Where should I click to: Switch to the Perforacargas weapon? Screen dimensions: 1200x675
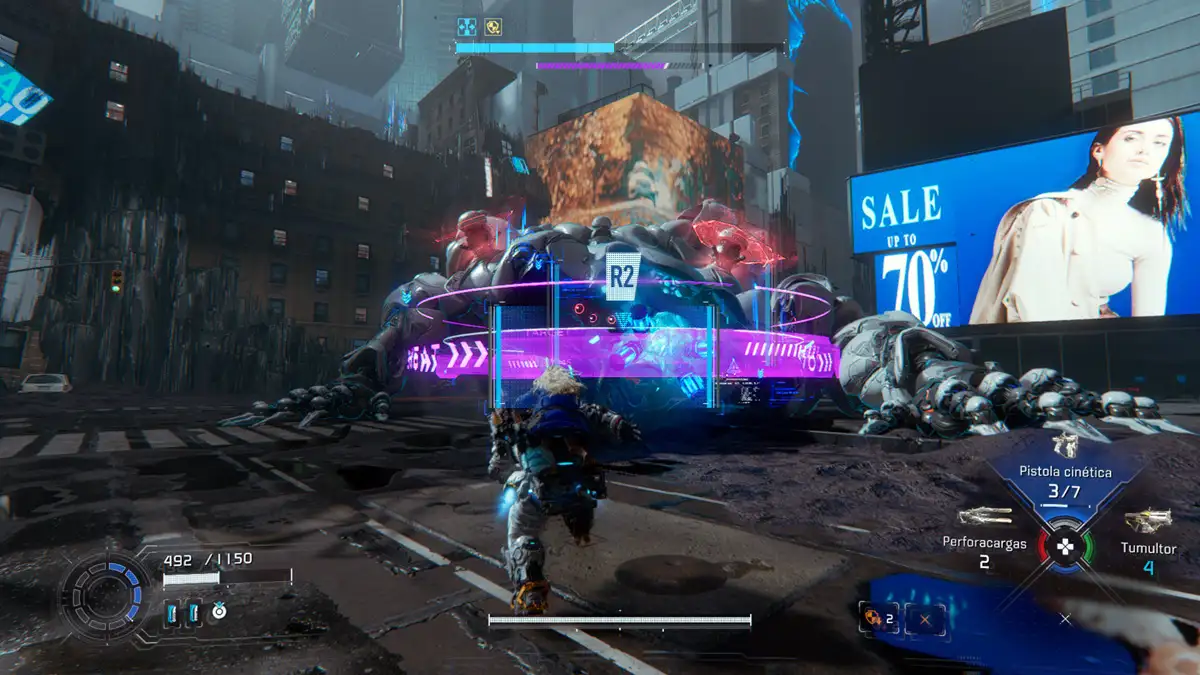click(984, 517)
